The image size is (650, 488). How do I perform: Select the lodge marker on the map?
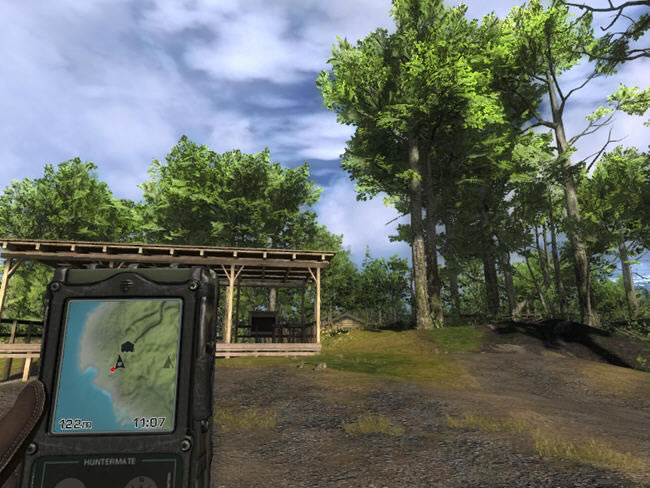point(127,347)
